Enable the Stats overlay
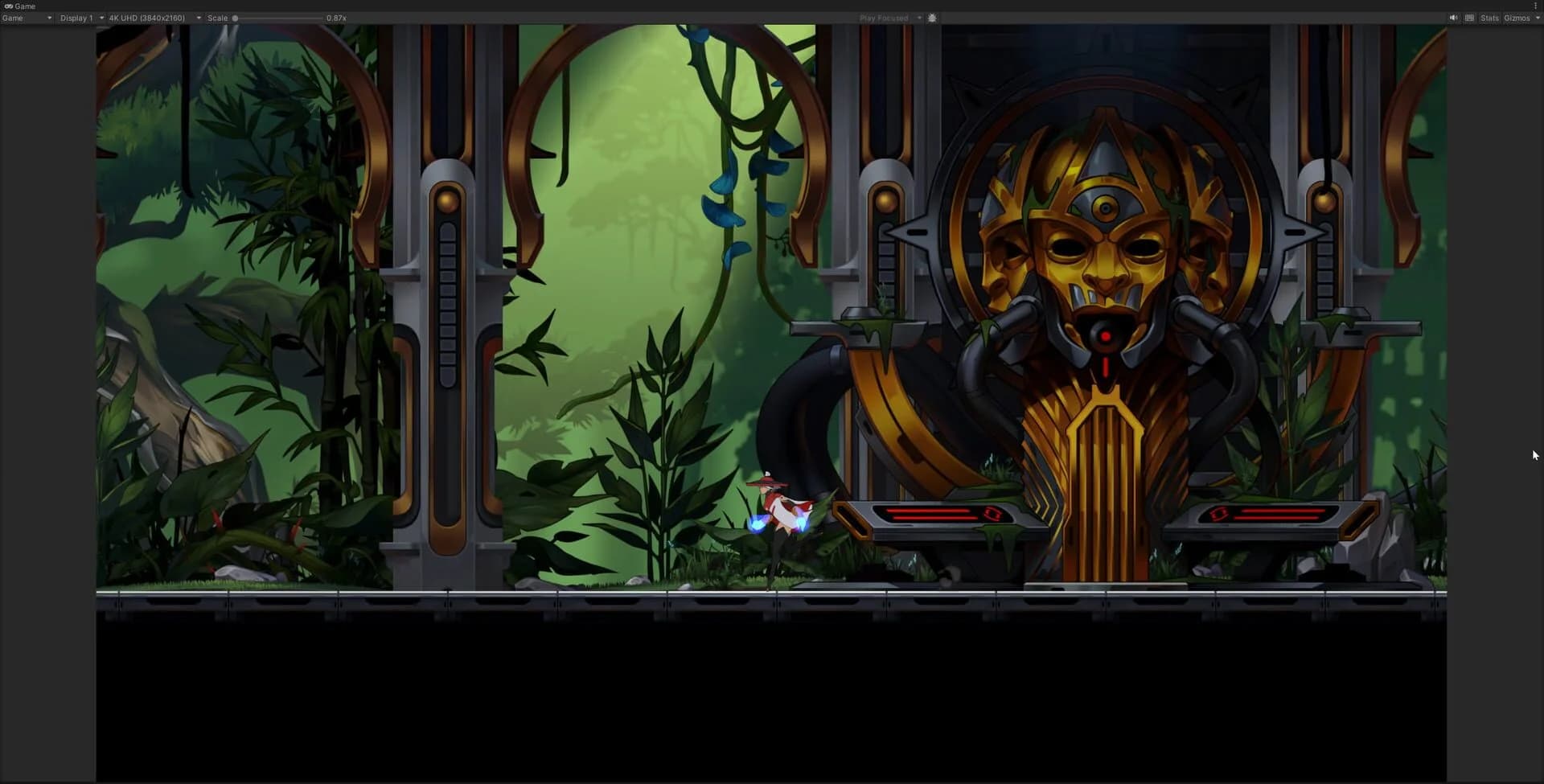Viewport: 1544px width, 784px height. [x=1489, y=17]
